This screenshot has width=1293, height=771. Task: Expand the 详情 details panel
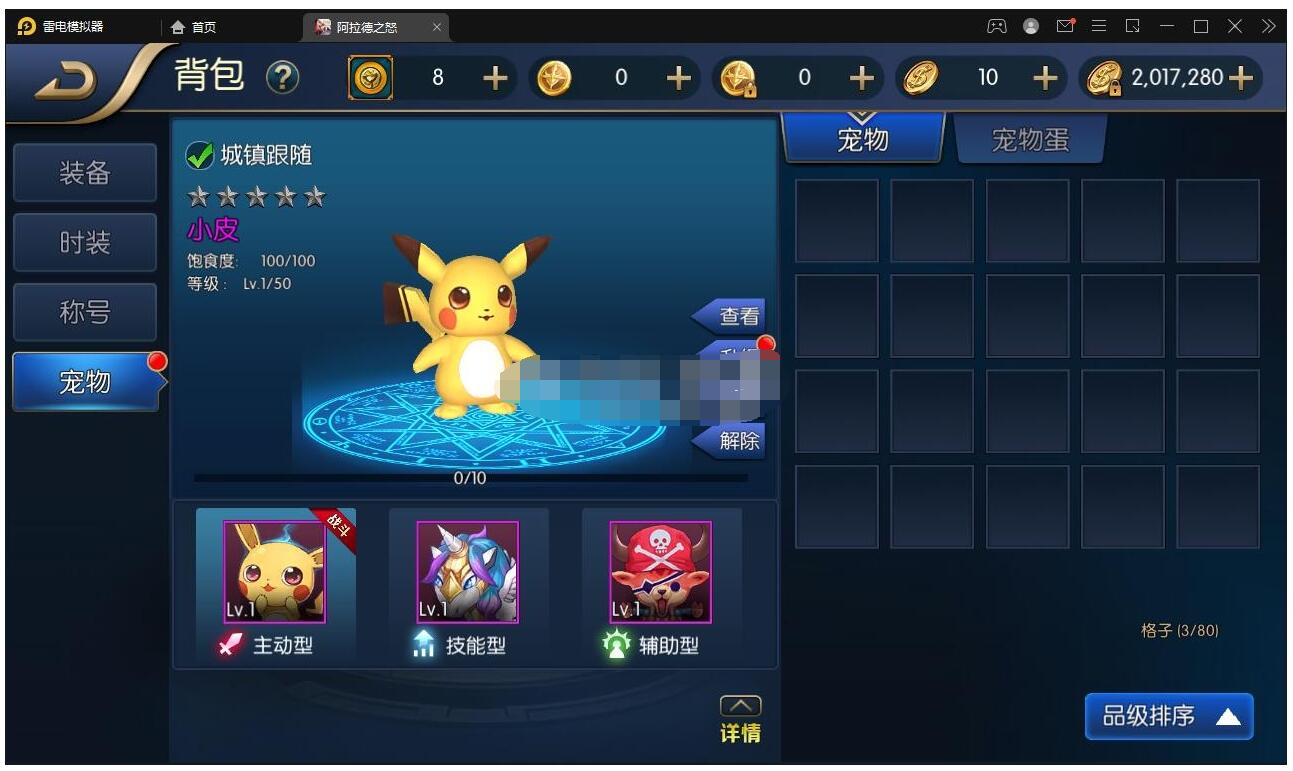coord(740,720)
